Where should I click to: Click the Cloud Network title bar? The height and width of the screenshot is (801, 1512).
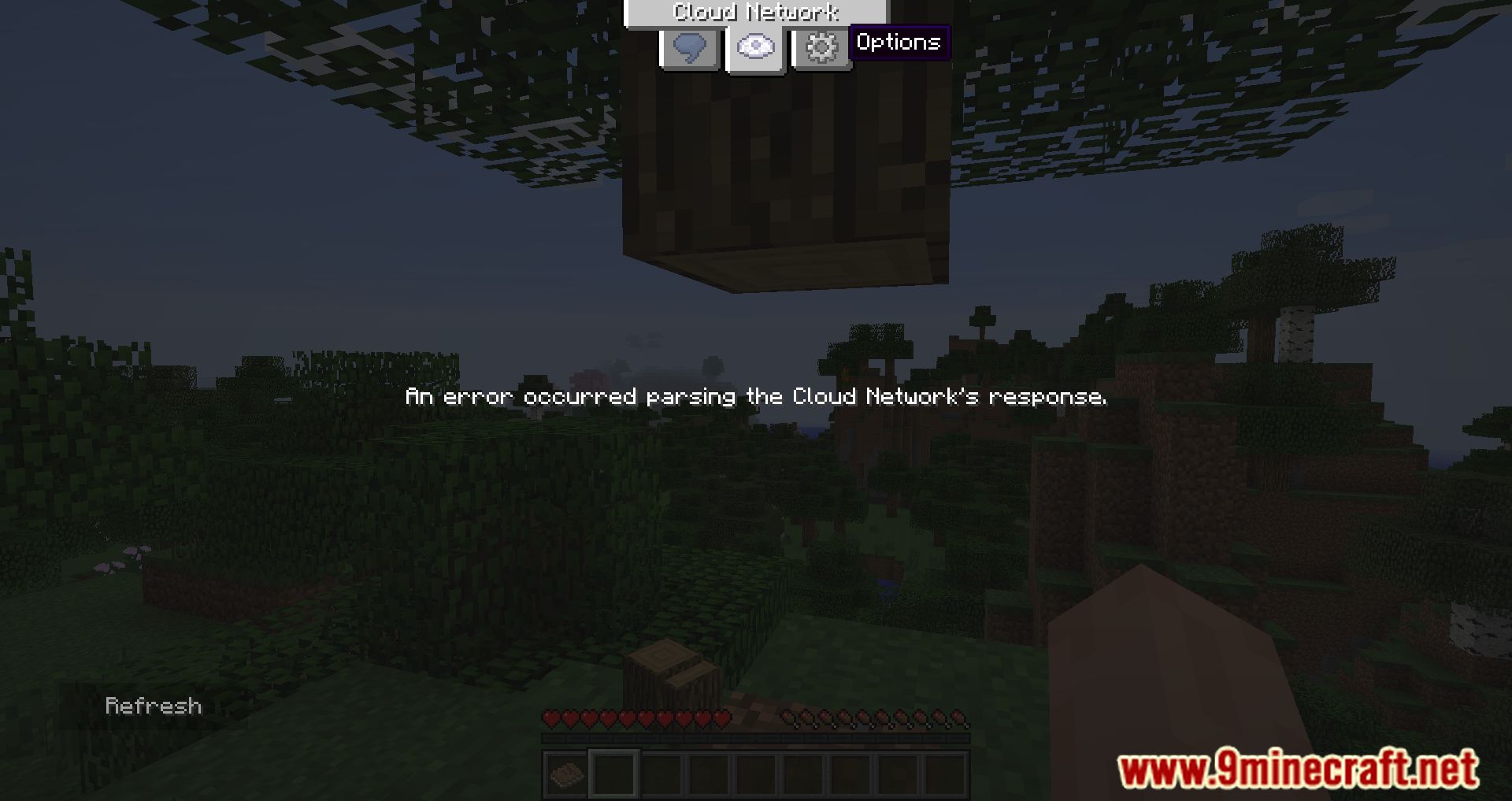tap(756, 12)
